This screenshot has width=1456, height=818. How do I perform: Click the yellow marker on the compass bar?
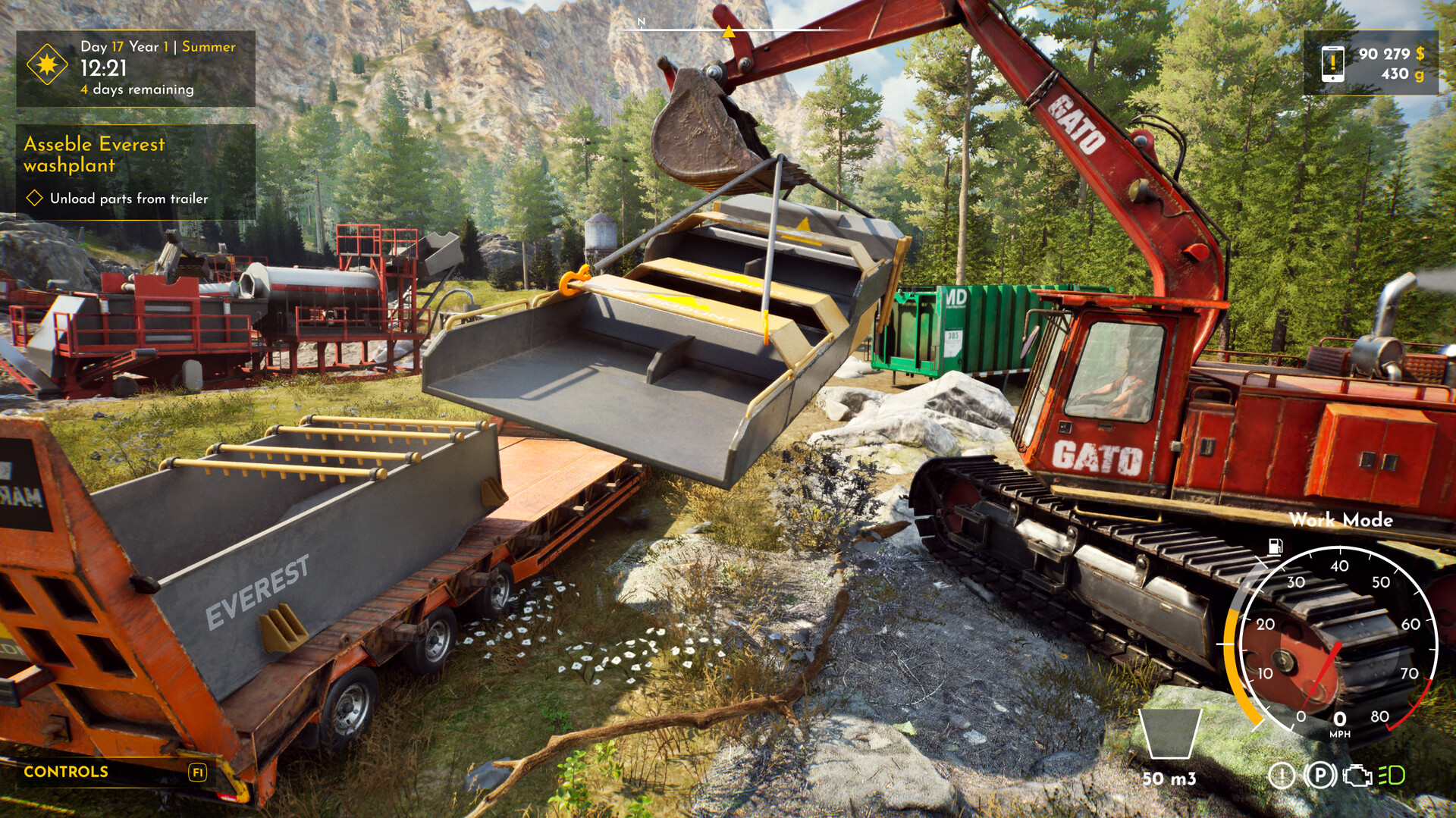tap(729, 33)
